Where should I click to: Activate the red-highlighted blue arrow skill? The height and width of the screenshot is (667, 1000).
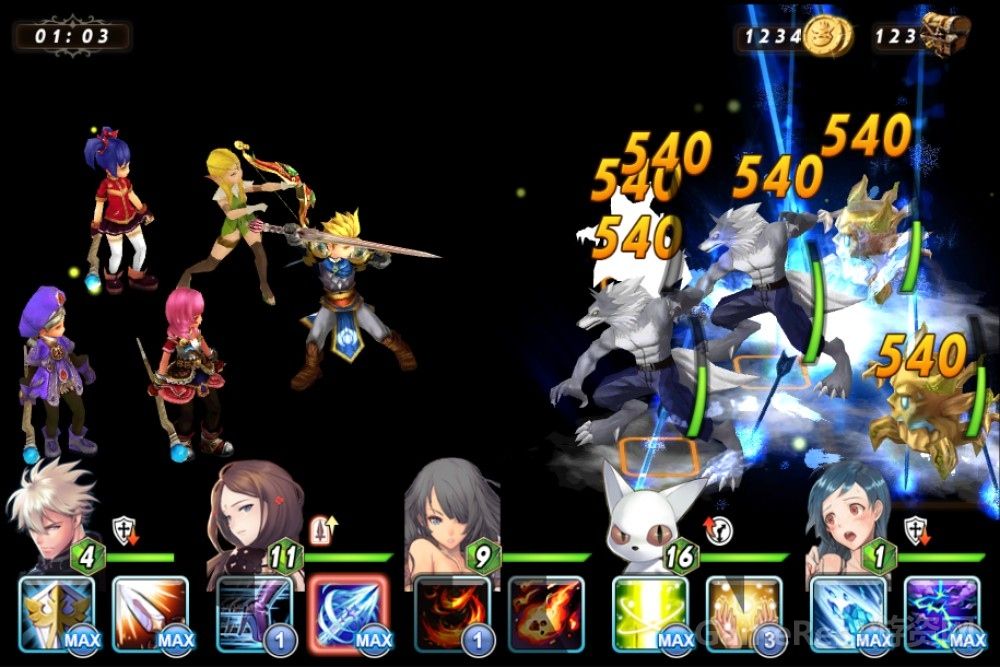349,613
